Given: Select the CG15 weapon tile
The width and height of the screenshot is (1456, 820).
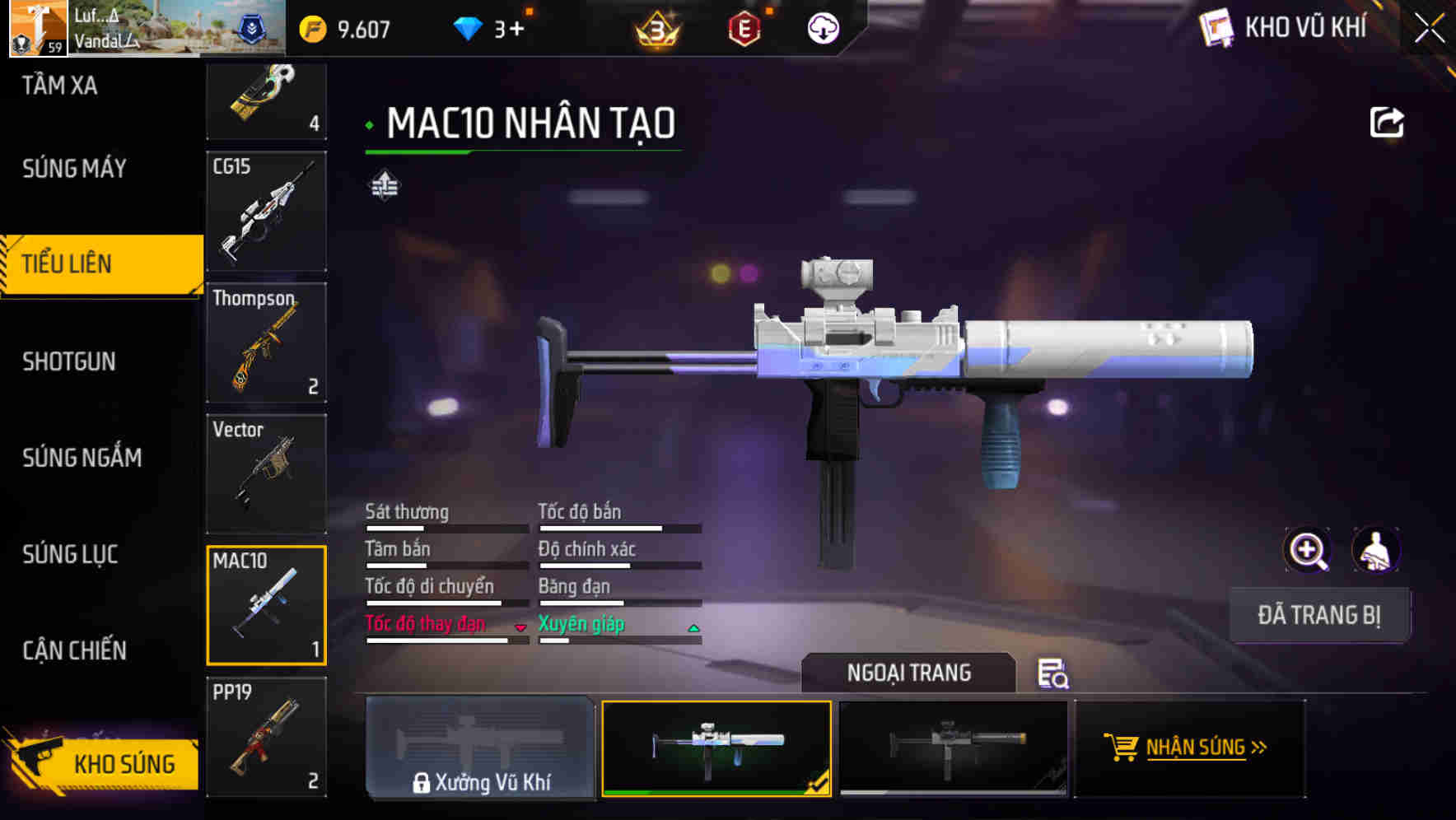Looking at the screenshot, I should click(266, 211).
